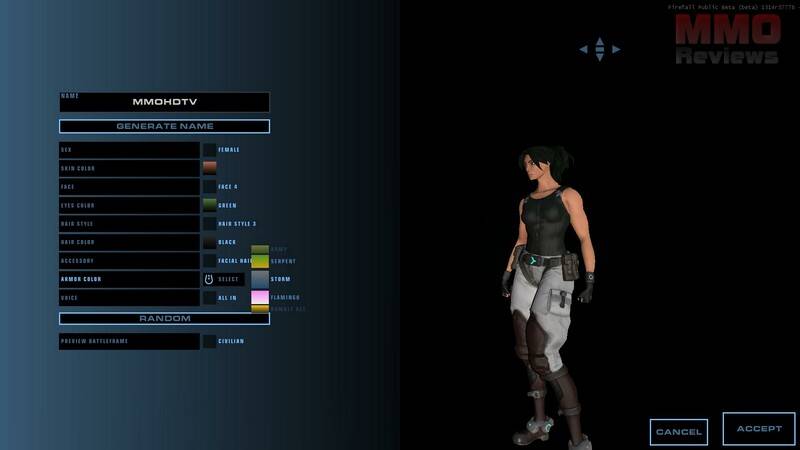Open the Sex selection row
The width and height of the screenshot is (800, 450).
pyautogui.click(x=129, y=150)
